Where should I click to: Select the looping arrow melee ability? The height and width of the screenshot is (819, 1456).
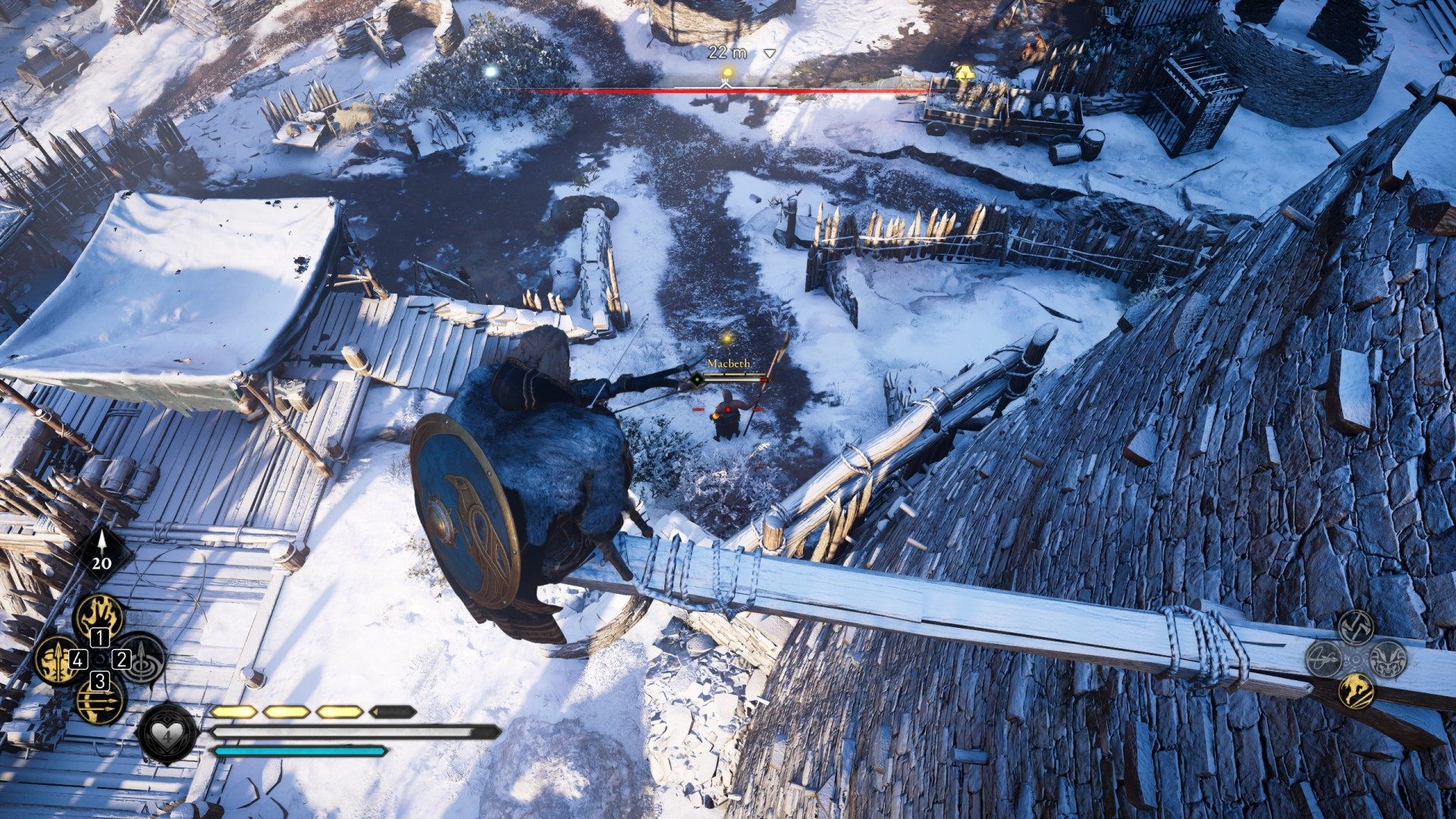click(1324, 658)
